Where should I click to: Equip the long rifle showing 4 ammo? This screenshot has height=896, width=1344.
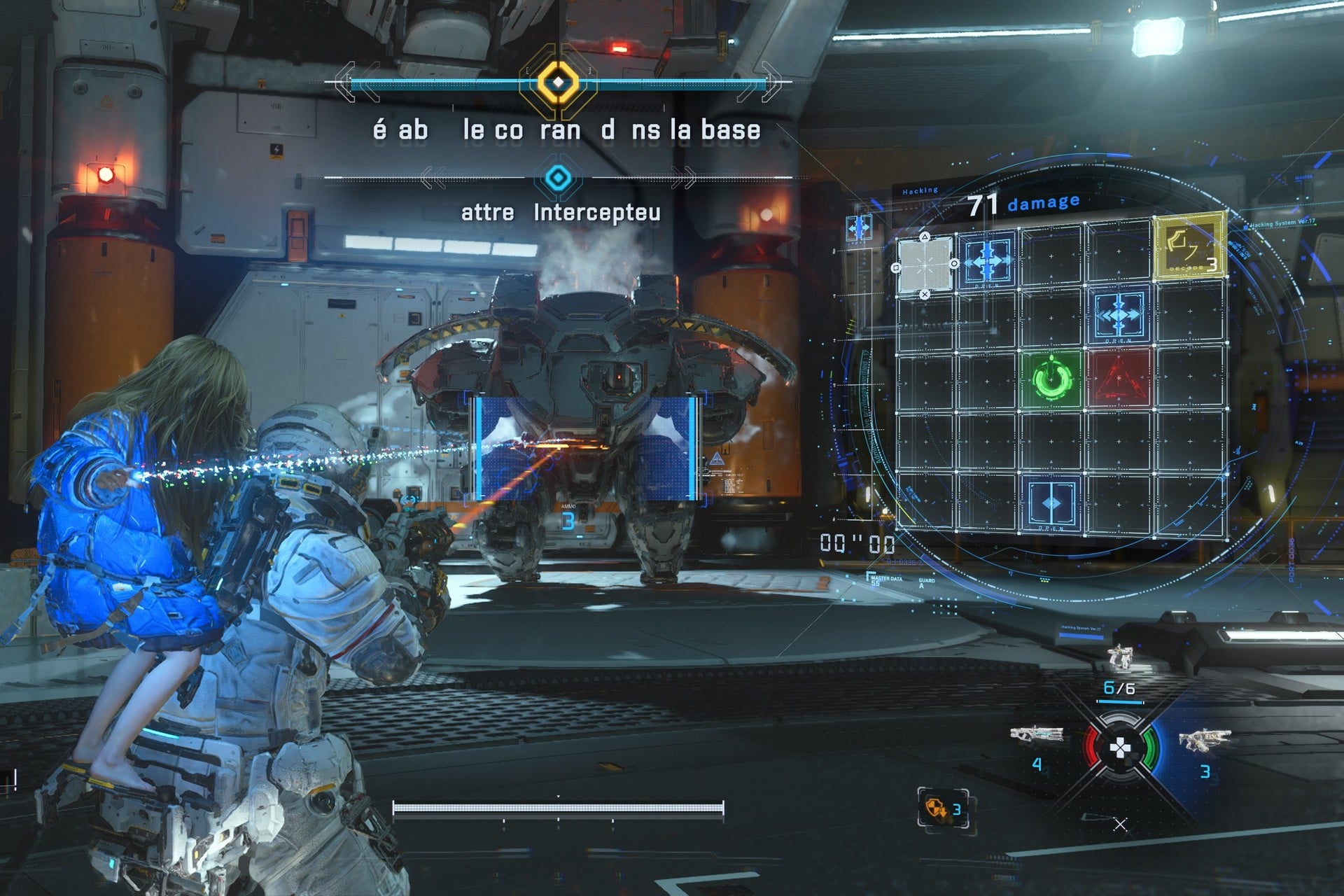point(1037,735)
